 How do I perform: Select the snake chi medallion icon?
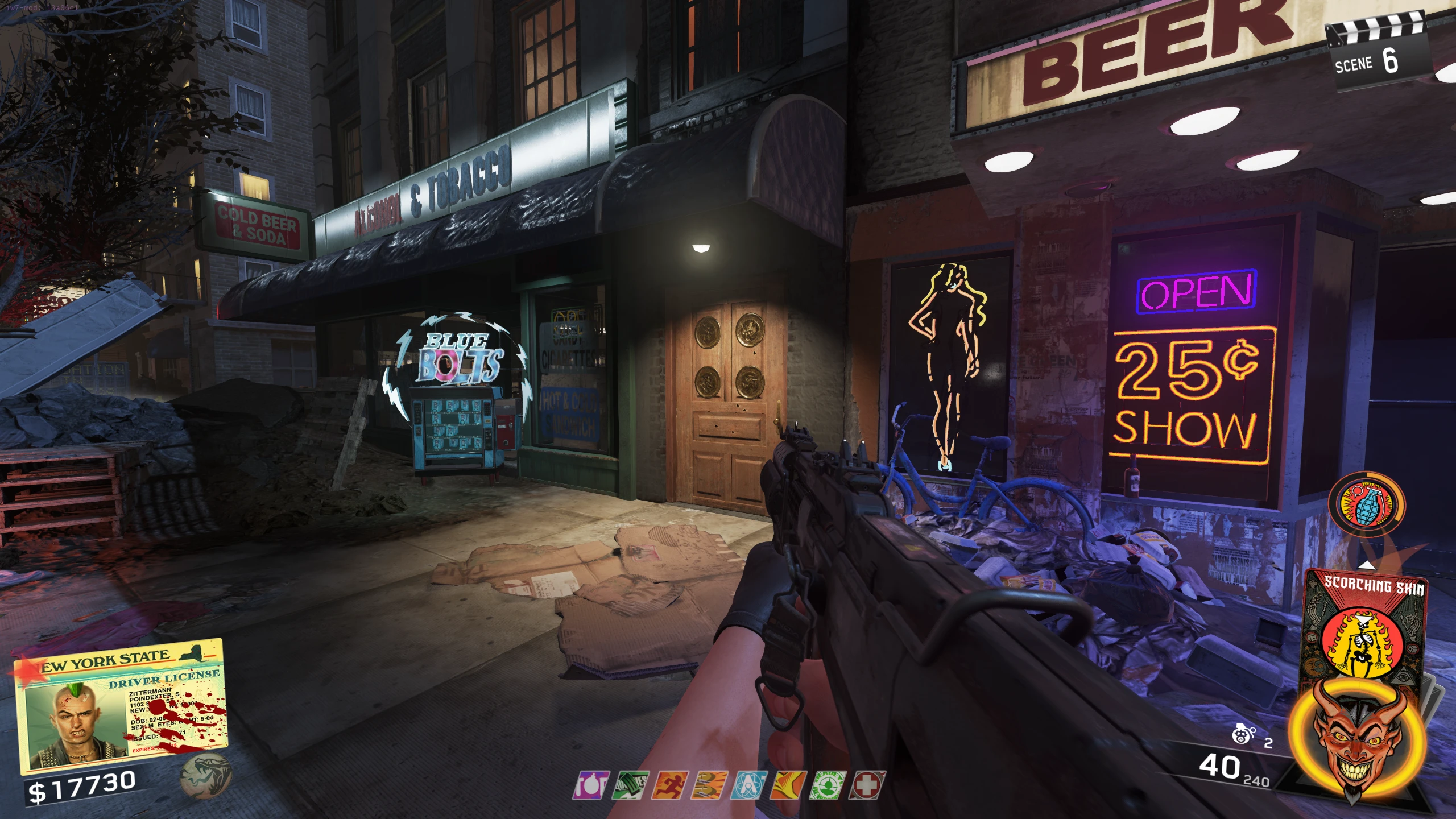[206, 775]
